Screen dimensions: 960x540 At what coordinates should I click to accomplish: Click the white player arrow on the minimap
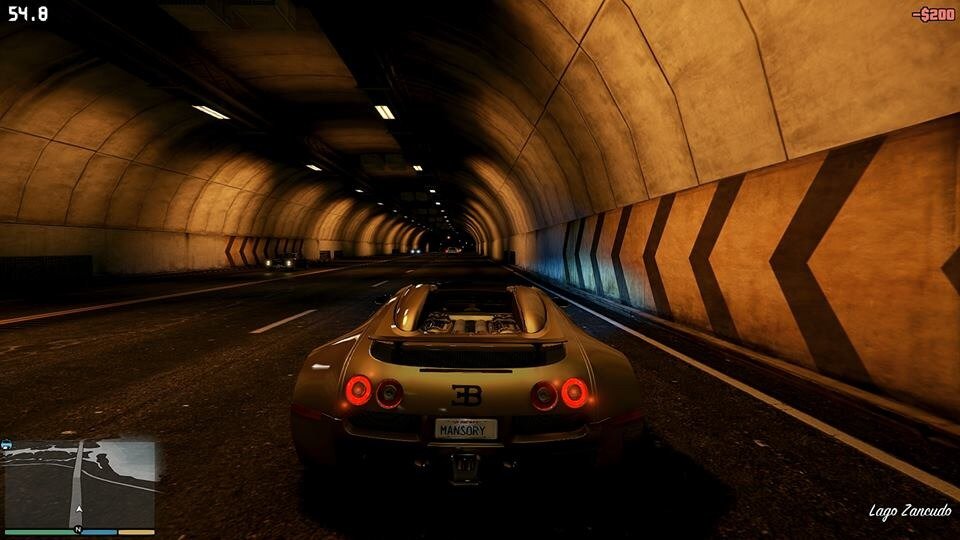[78, 508]
